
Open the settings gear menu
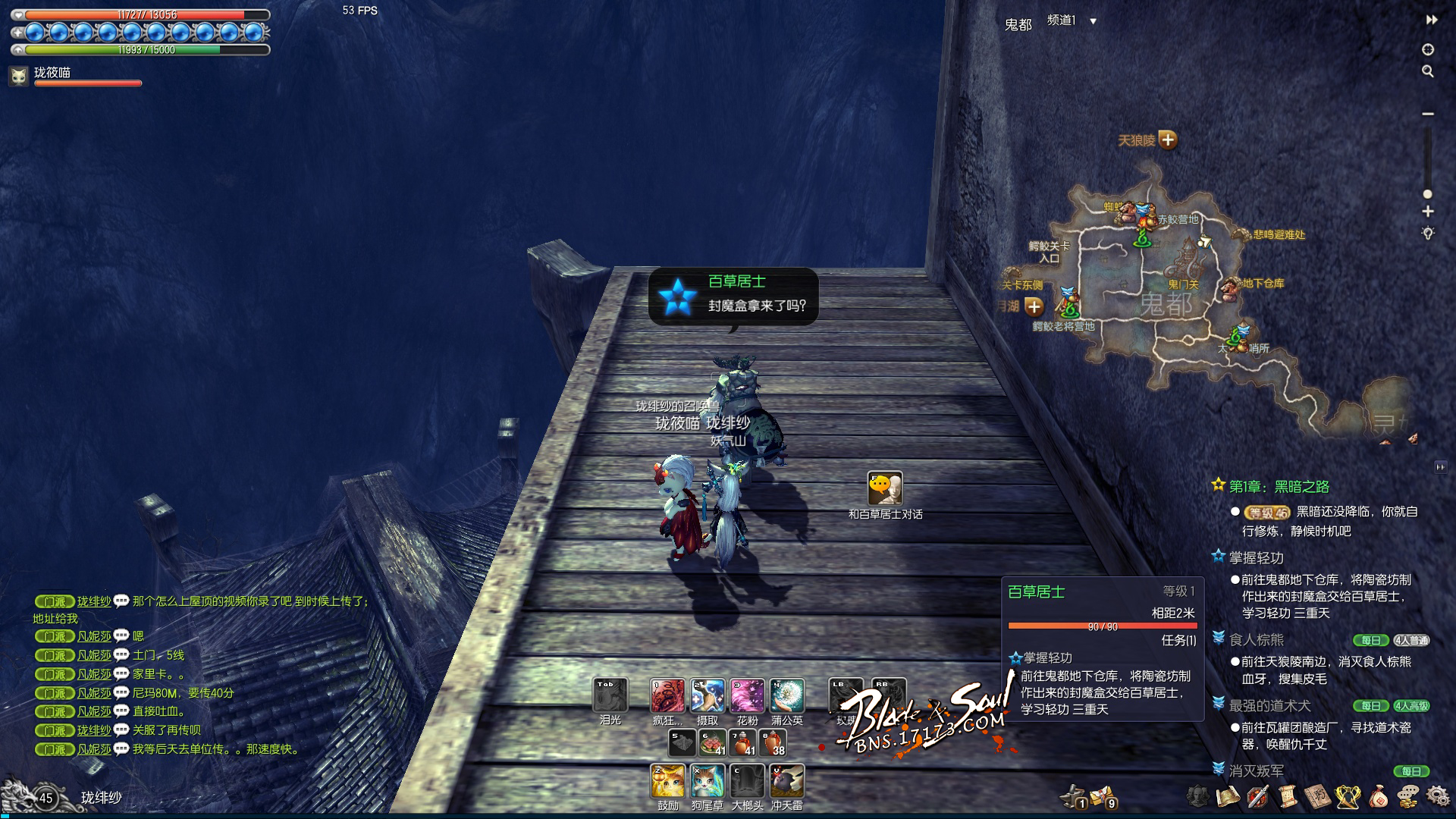(x=1437, y=795)
